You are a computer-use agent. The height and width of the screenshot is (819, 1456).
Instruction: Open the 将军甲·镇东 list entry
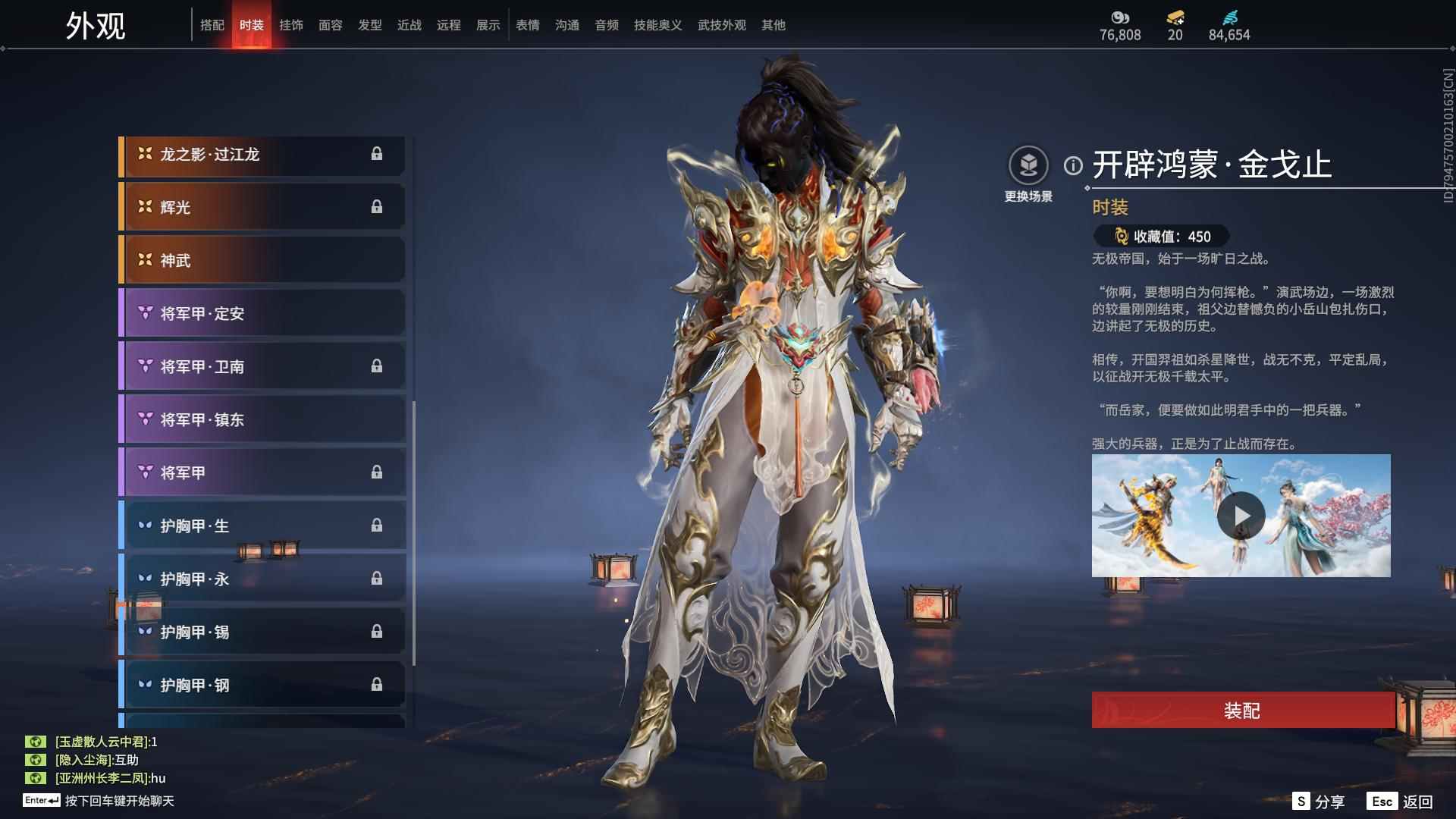pyautogui.click(x=262, y=419)
